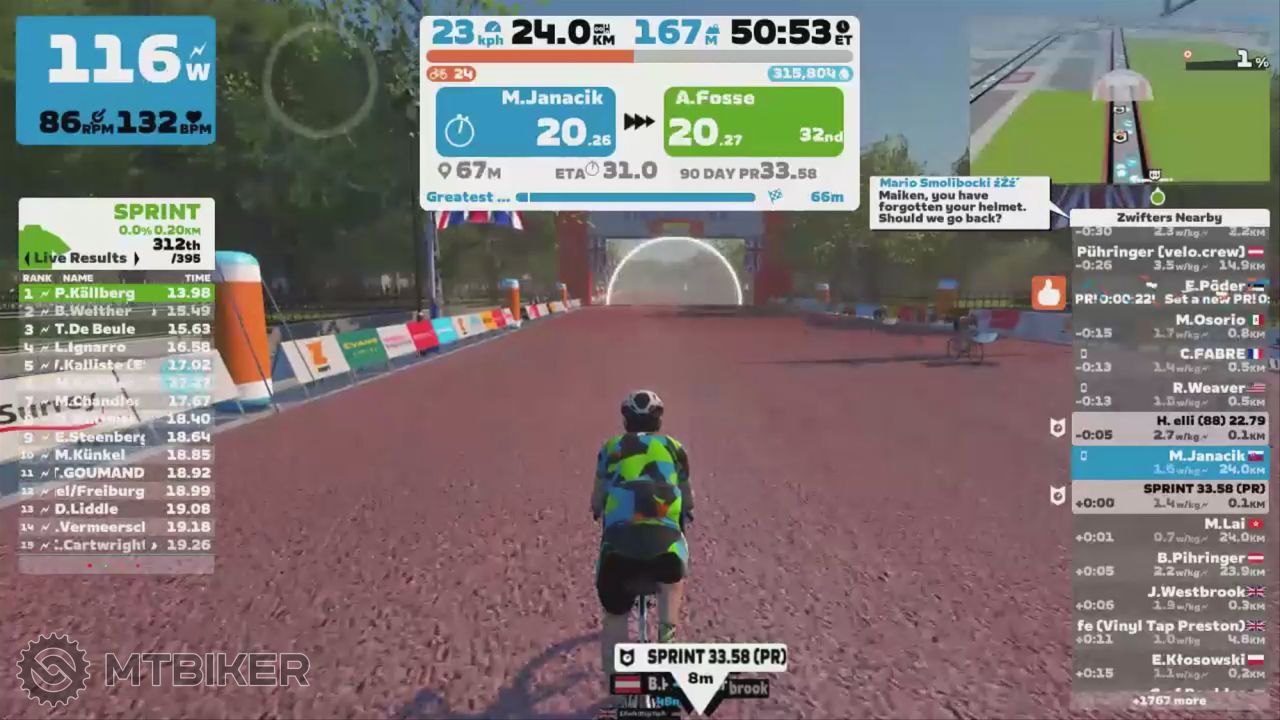Open the minimap view
Image resolution: width=1280 pixels, height=720 pixels.
[1119, 100]
